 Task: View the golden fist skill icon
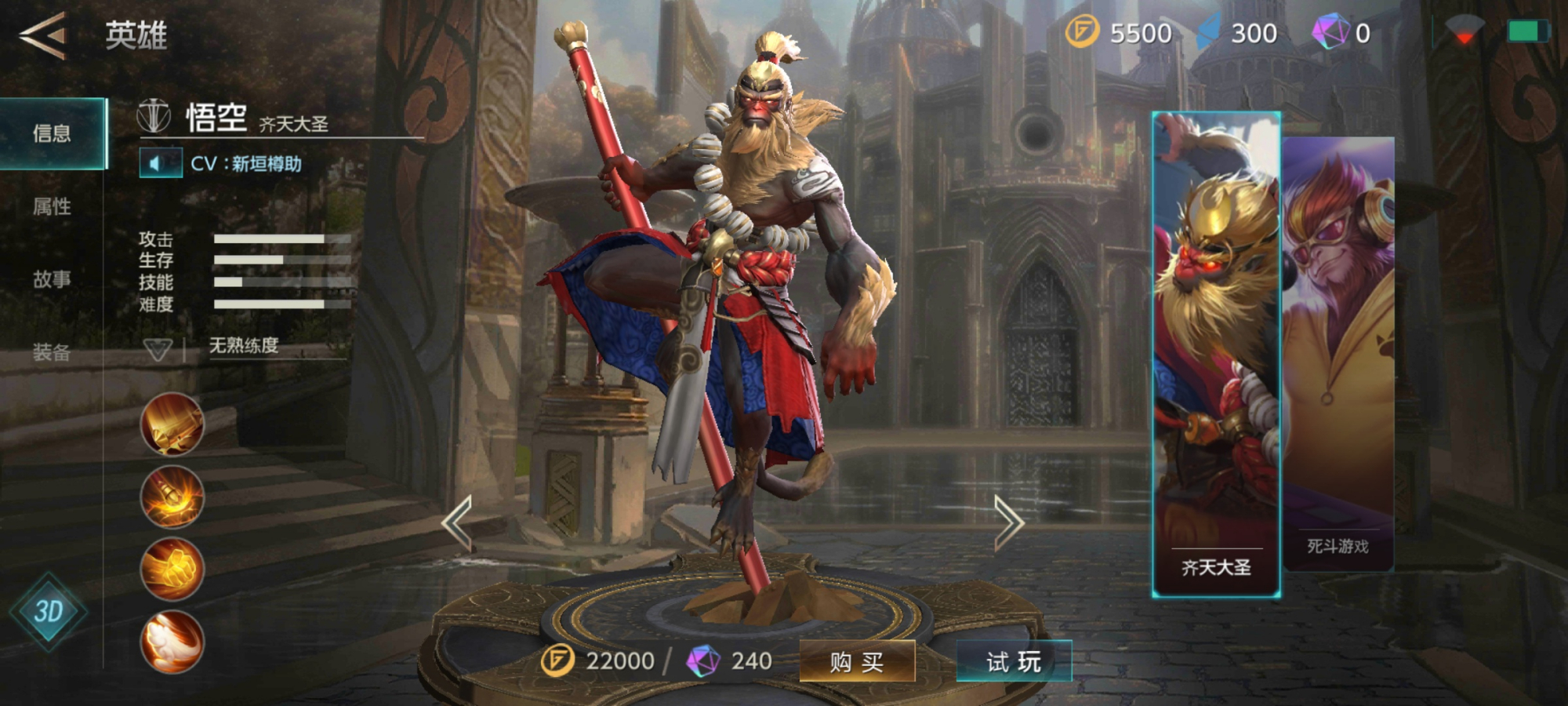click(x=172, y=569)
